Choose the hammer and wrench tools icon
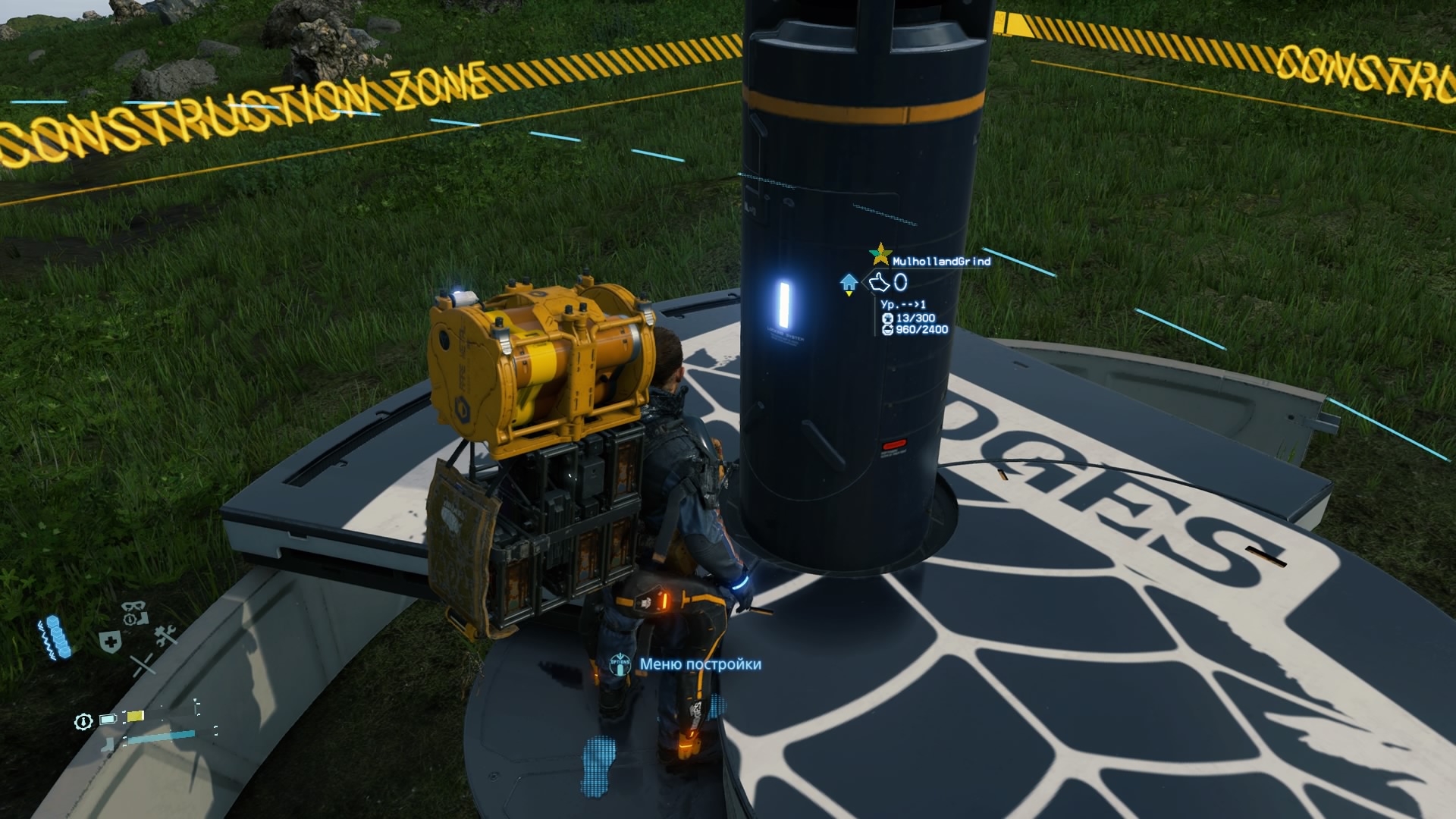Viewport: 1456px width, 819px height. point(165,634)
